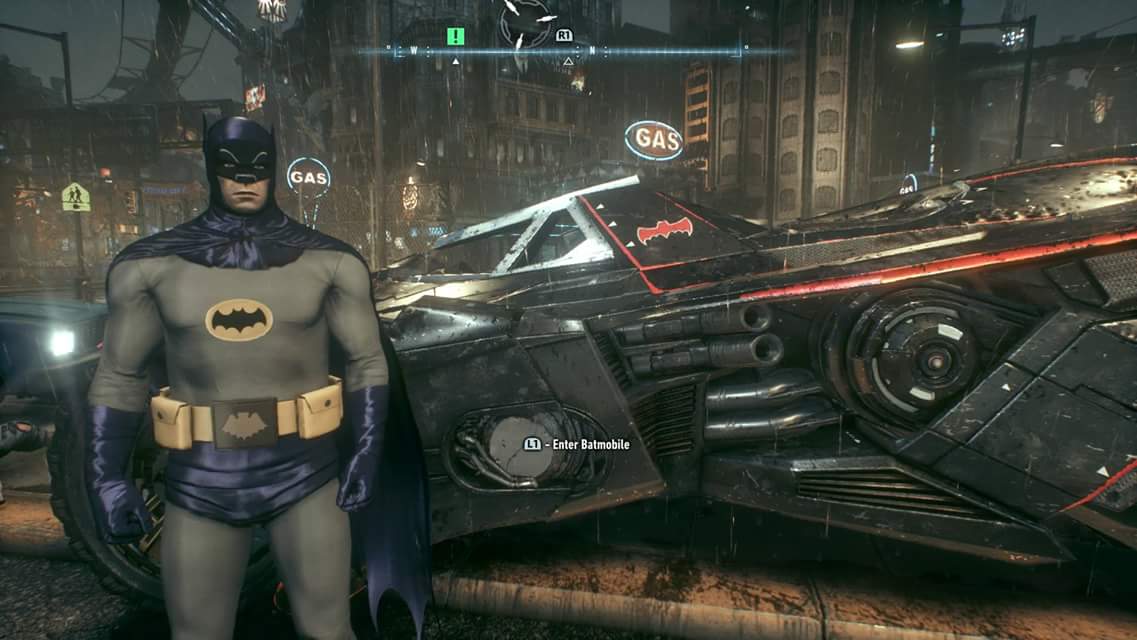
Task: Click the green exclamation objective marker
Action: click(455, 37)
